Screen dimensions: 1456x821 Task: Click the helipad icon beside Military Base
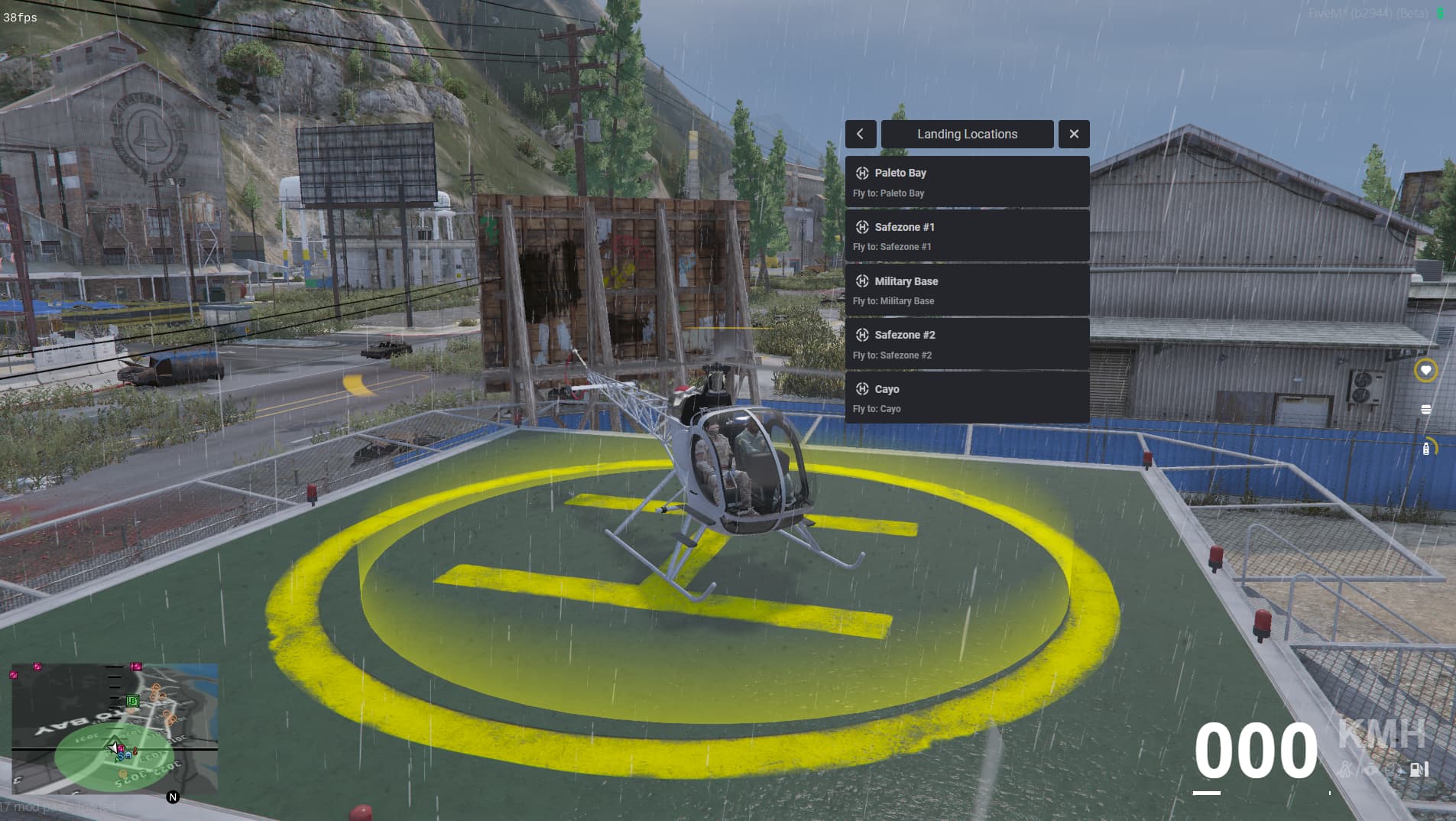(862, 281)
